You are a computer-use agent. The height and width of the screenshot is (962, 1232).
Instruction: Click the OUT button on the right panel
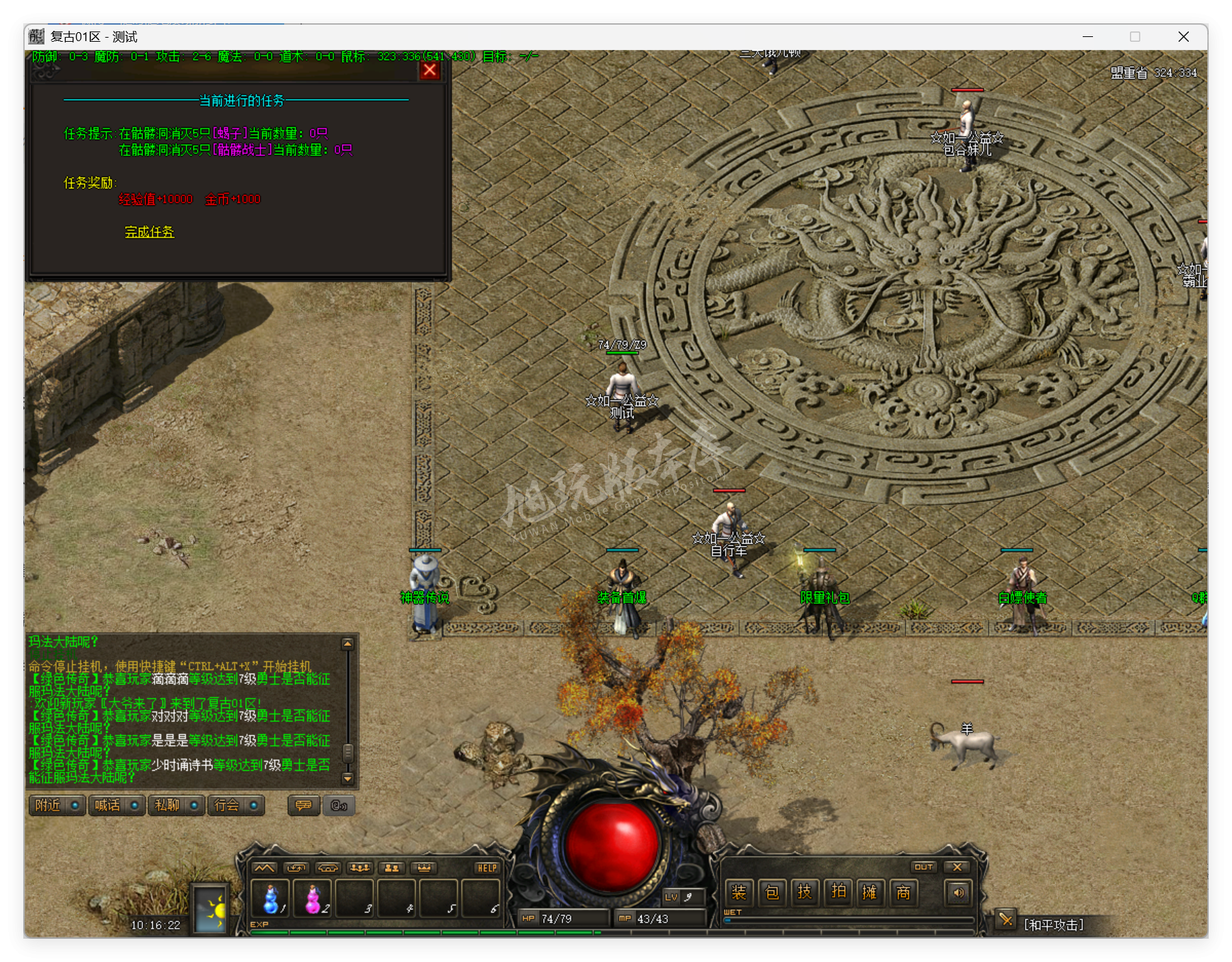pos(924,867)
